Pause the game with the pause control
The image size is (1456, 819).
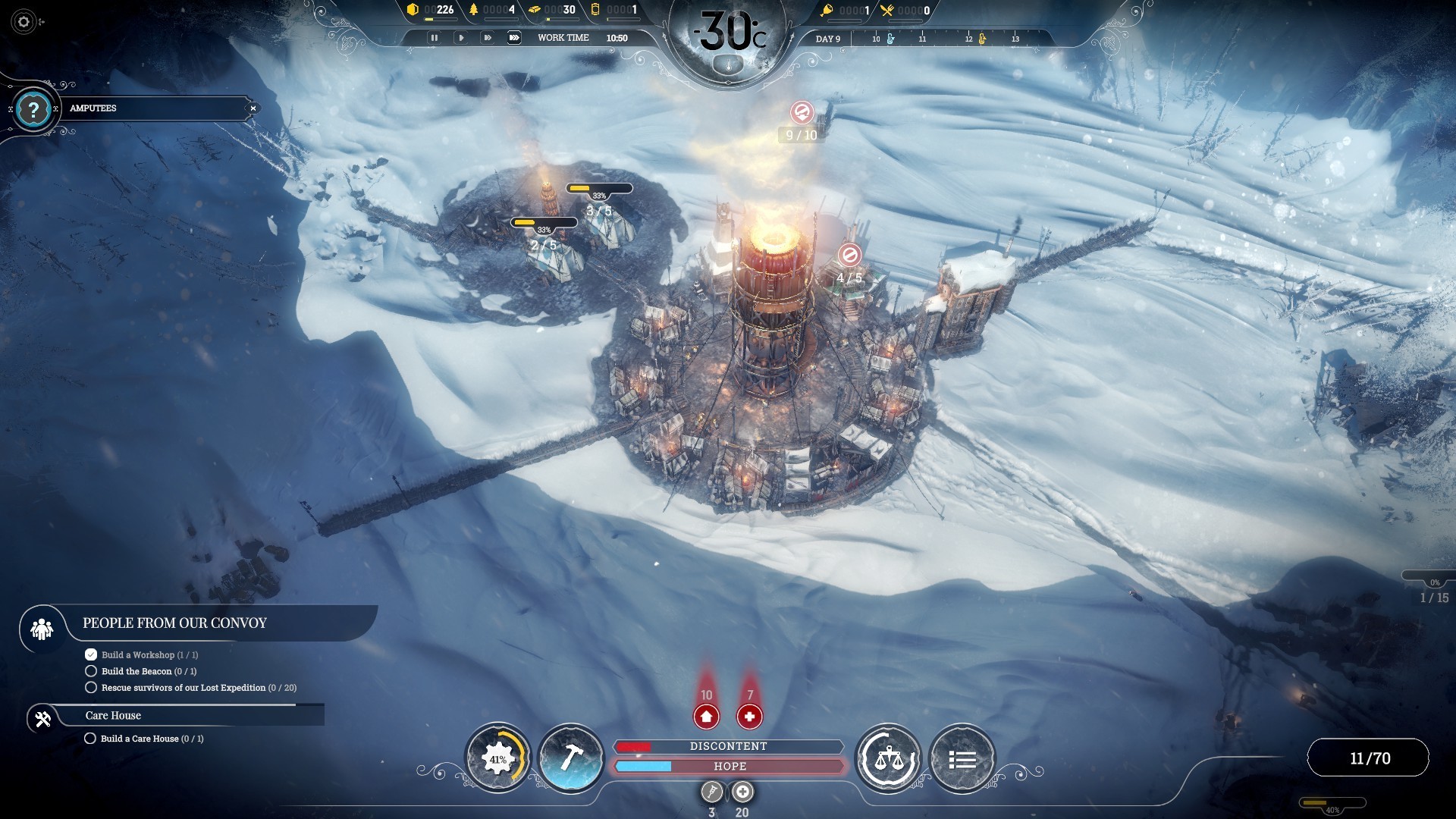coord(435,37)
